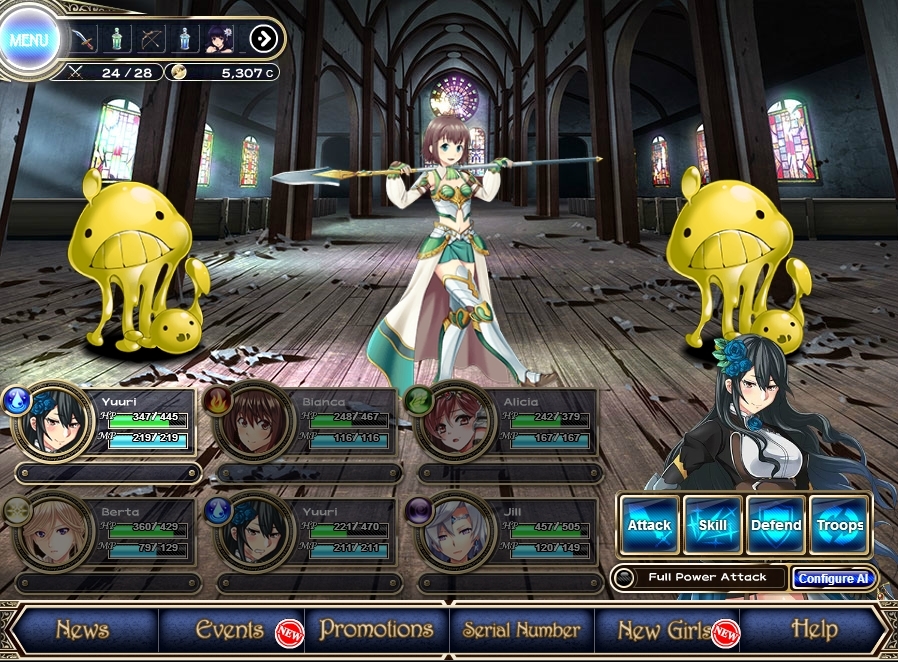
Task: Select the green lantern item icon
Action: pyautogui.click(x=118, y=40)
